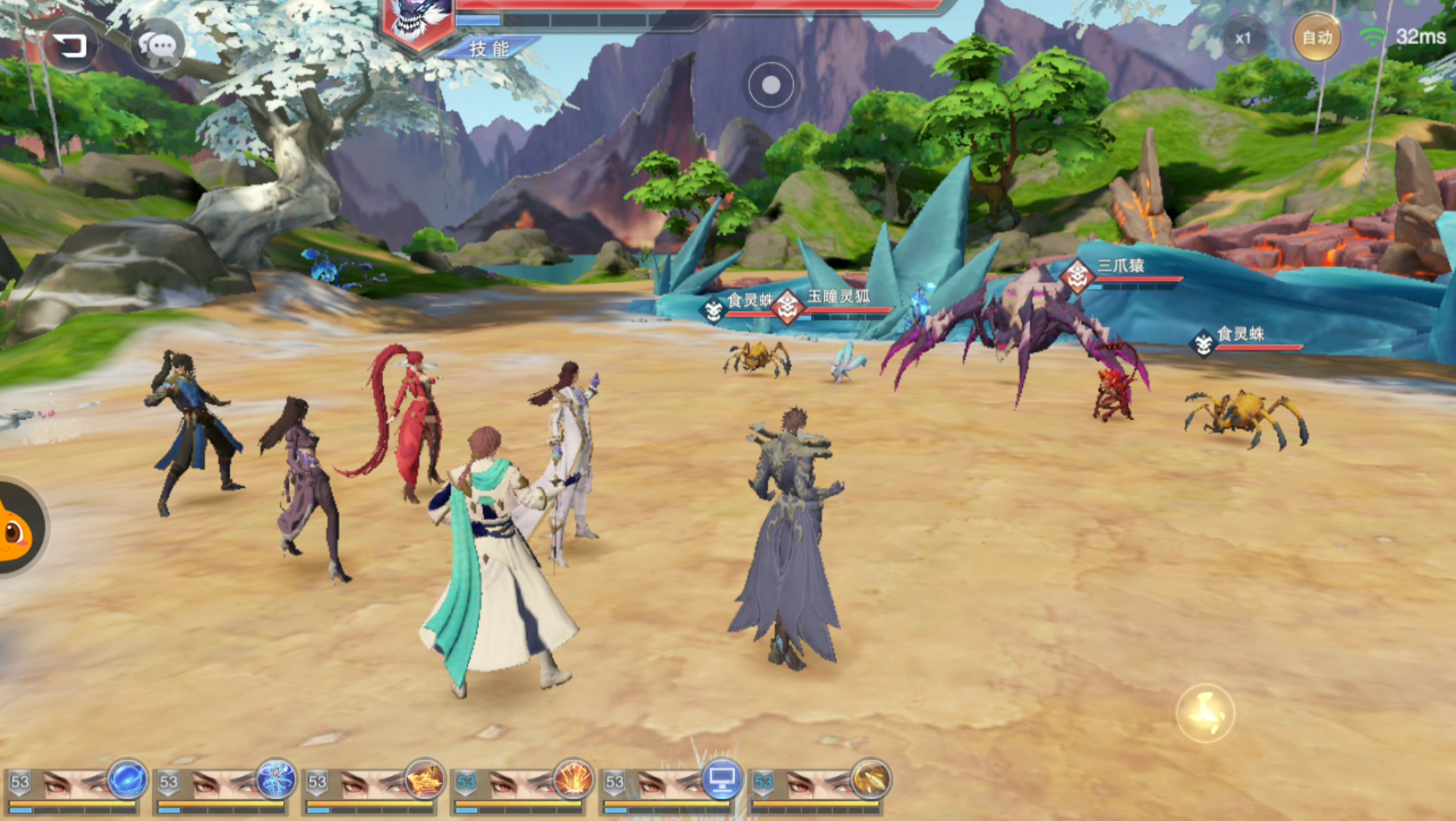Tap the boss portrait icon
The width and height of the screenshot is (1456, 821).
[417, 21]
